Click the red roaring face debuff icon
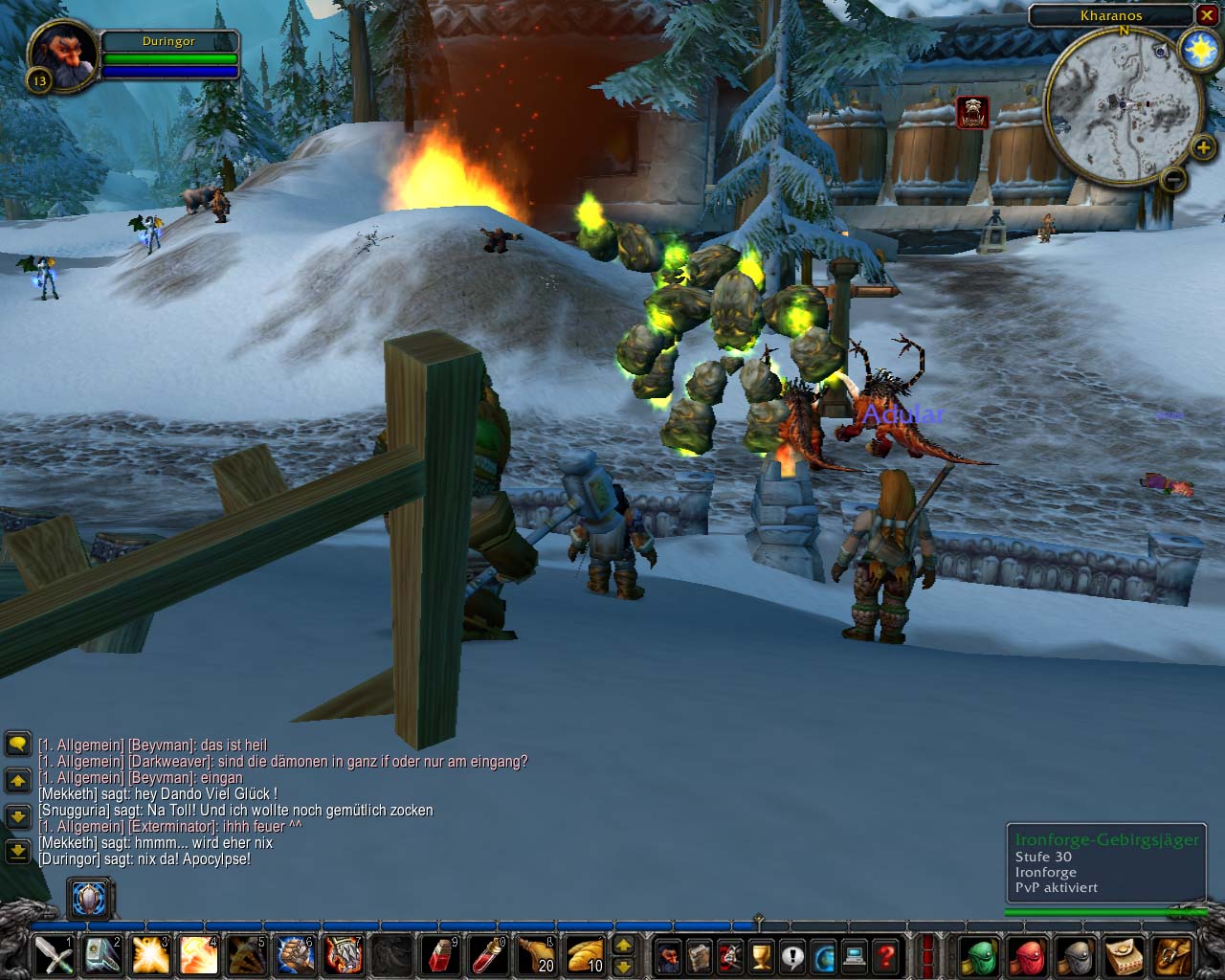The width and height of the screenshot is (1225, 980). point(972,112)
